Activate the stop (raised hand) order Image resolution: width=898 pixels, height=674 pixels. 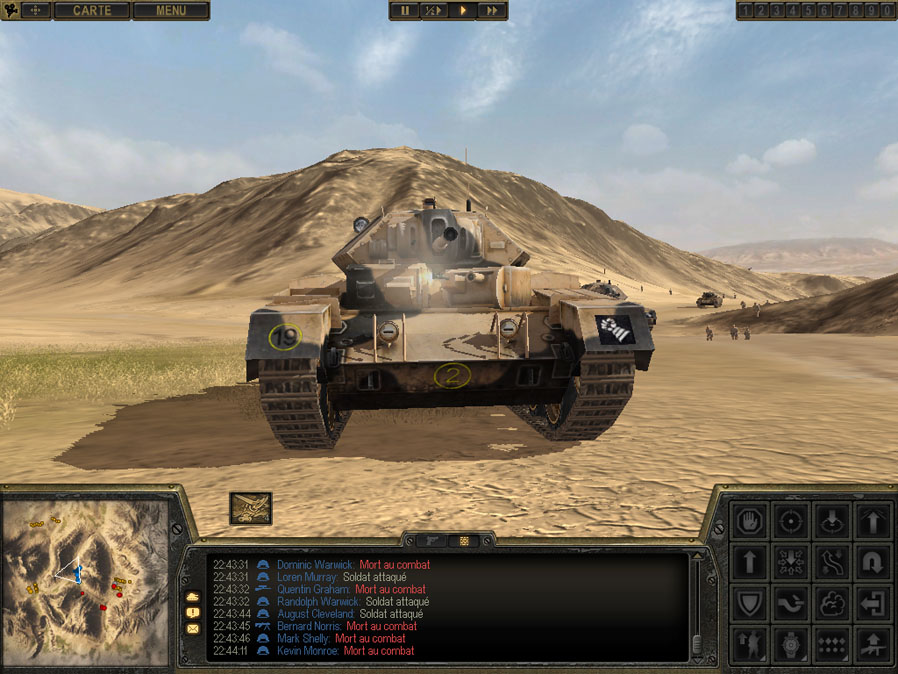pyautogui.click(x=750, y=520)
